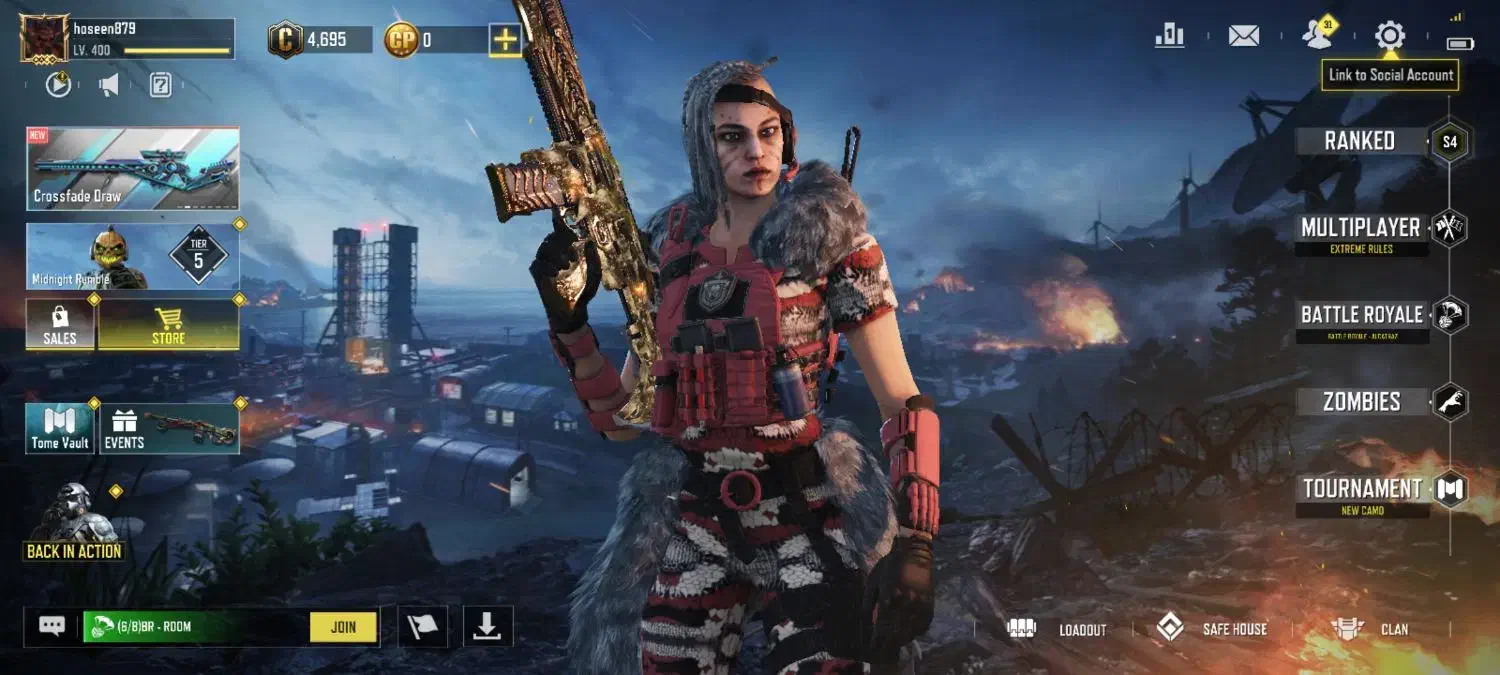Add CP with the plus button
1500x675 pixels.
[x=505, y=40]
